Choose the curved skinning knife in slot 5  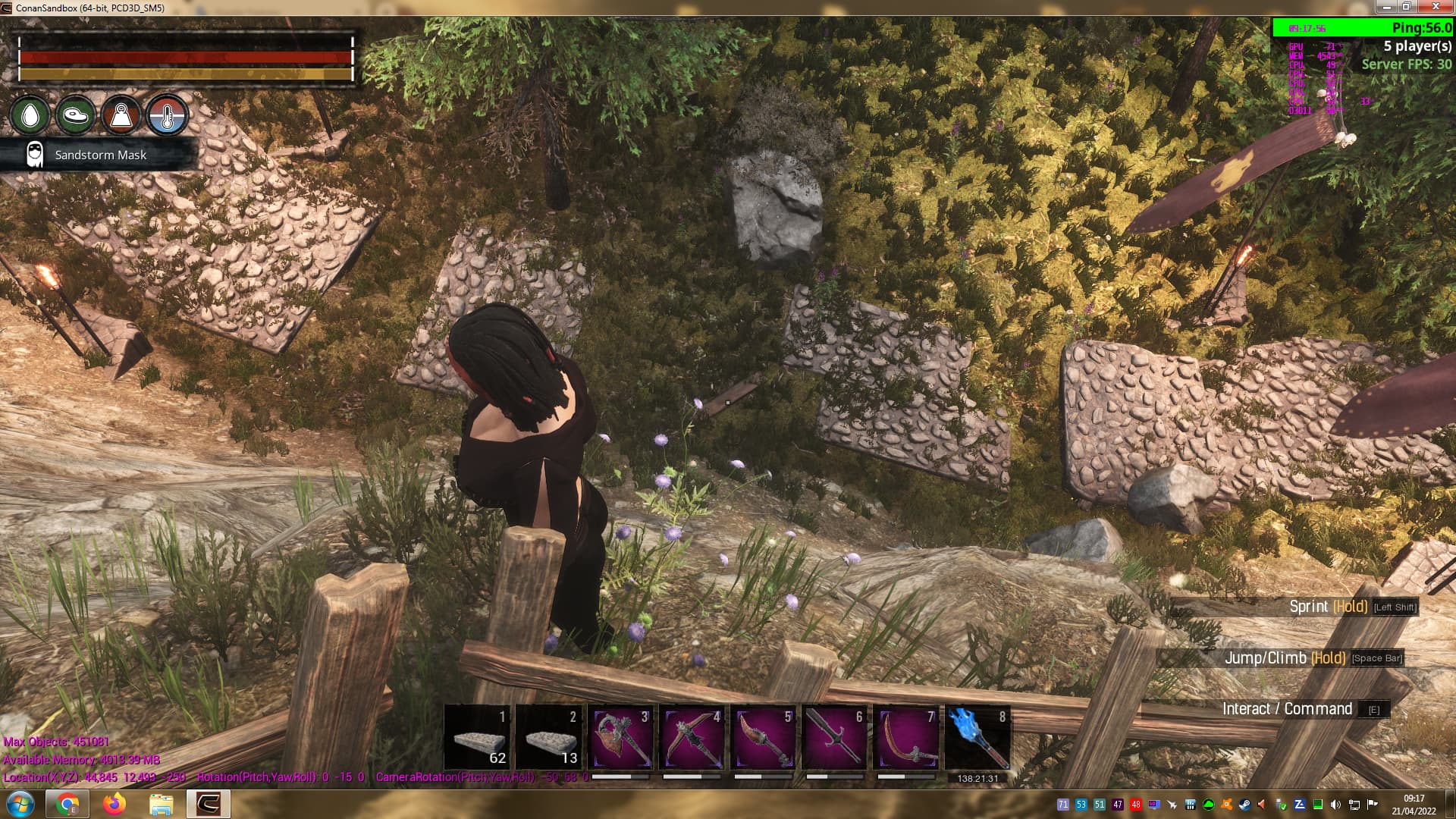point(763,739)
